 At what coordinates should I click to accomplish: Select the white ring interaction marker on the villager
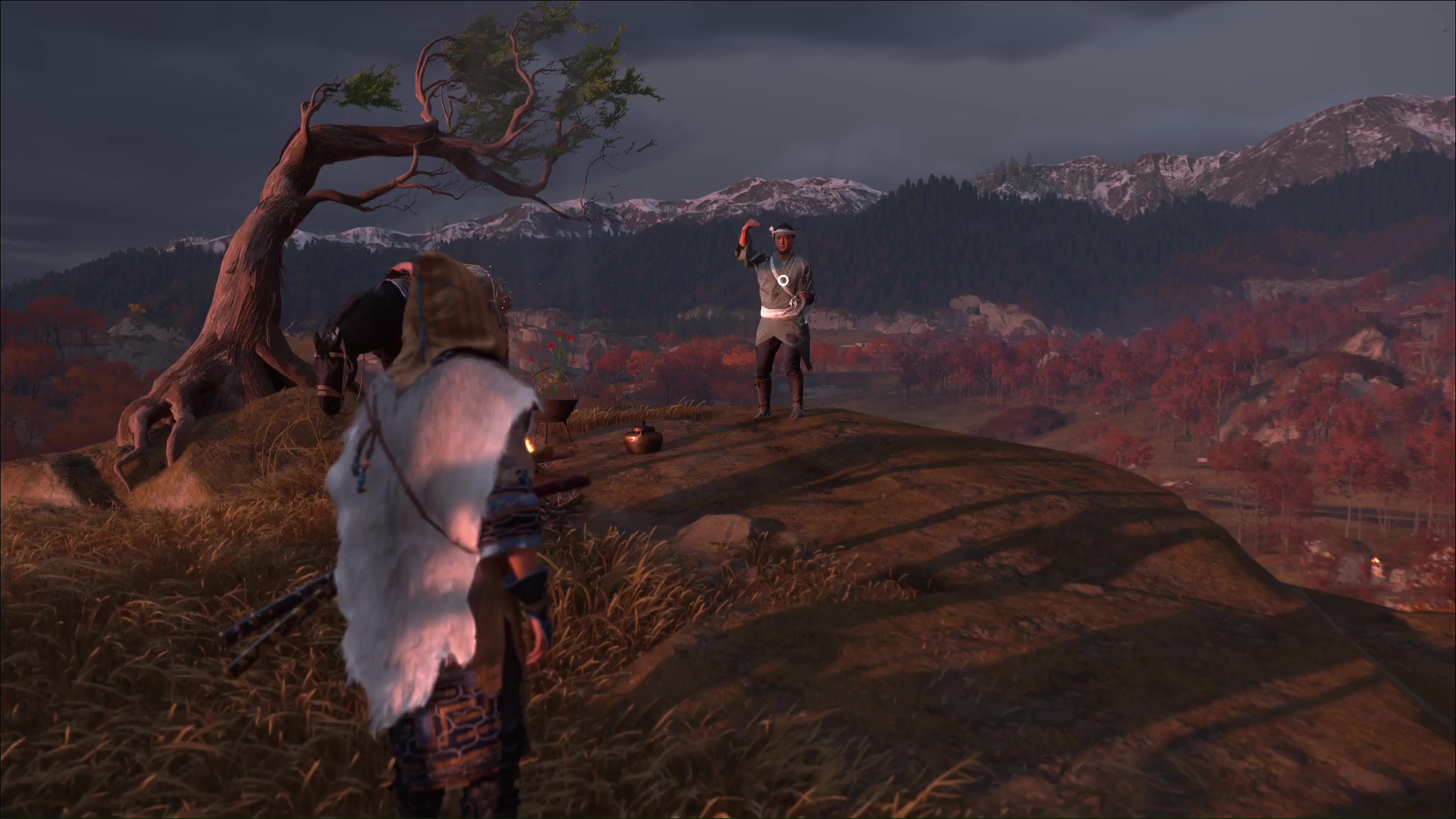click(783, 281)
